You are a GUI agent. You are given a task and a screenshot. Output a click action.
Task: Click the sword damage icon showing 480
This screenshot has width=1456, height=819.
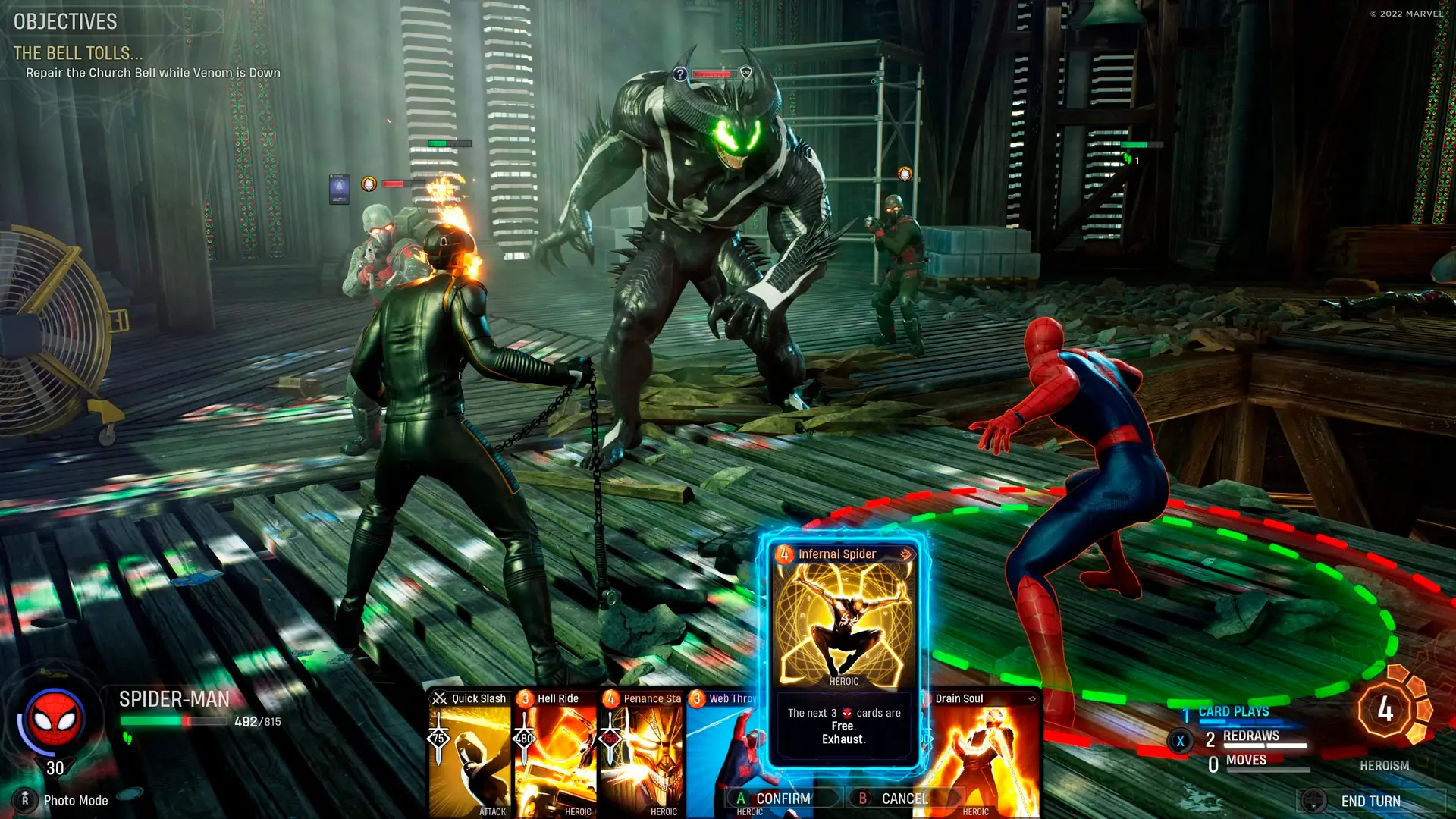tap(525, 737)
